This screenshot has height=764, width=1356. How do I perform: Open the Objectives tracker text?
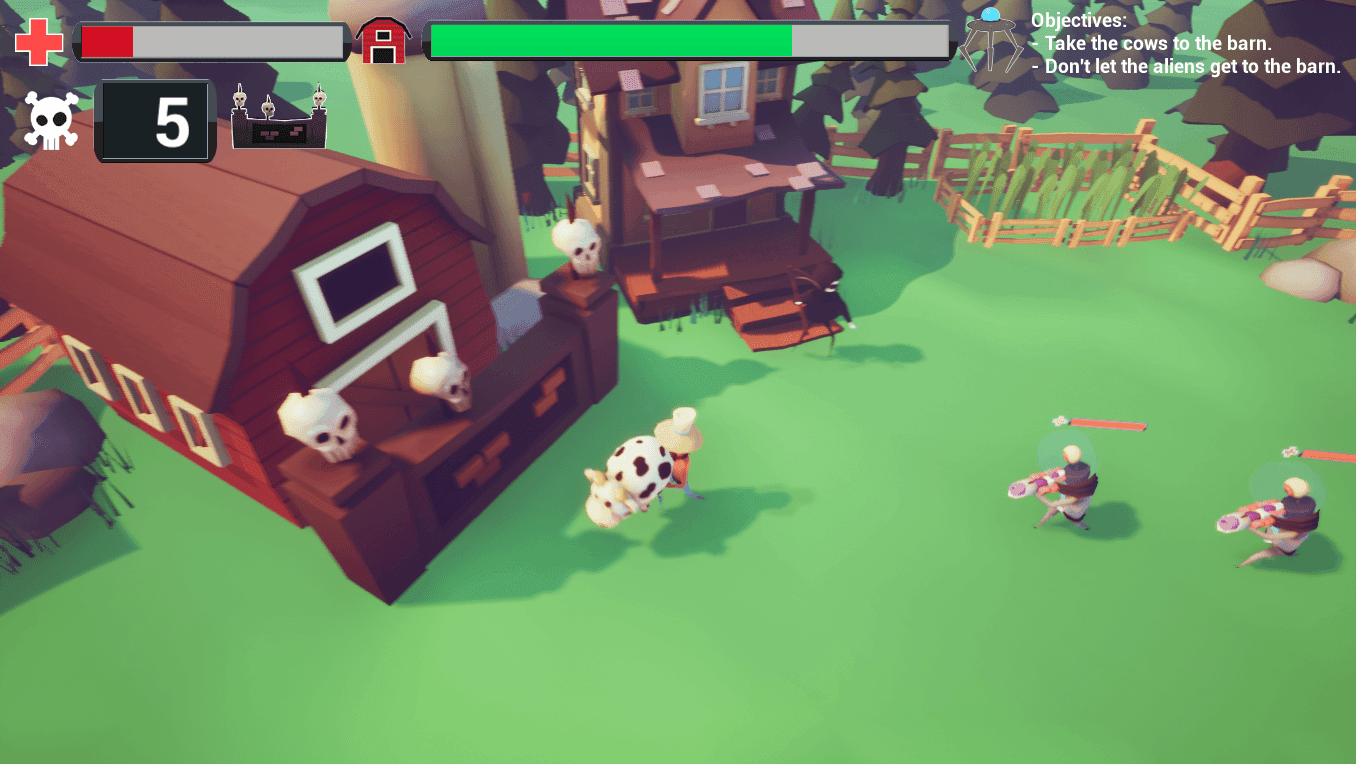[1185, 44]
